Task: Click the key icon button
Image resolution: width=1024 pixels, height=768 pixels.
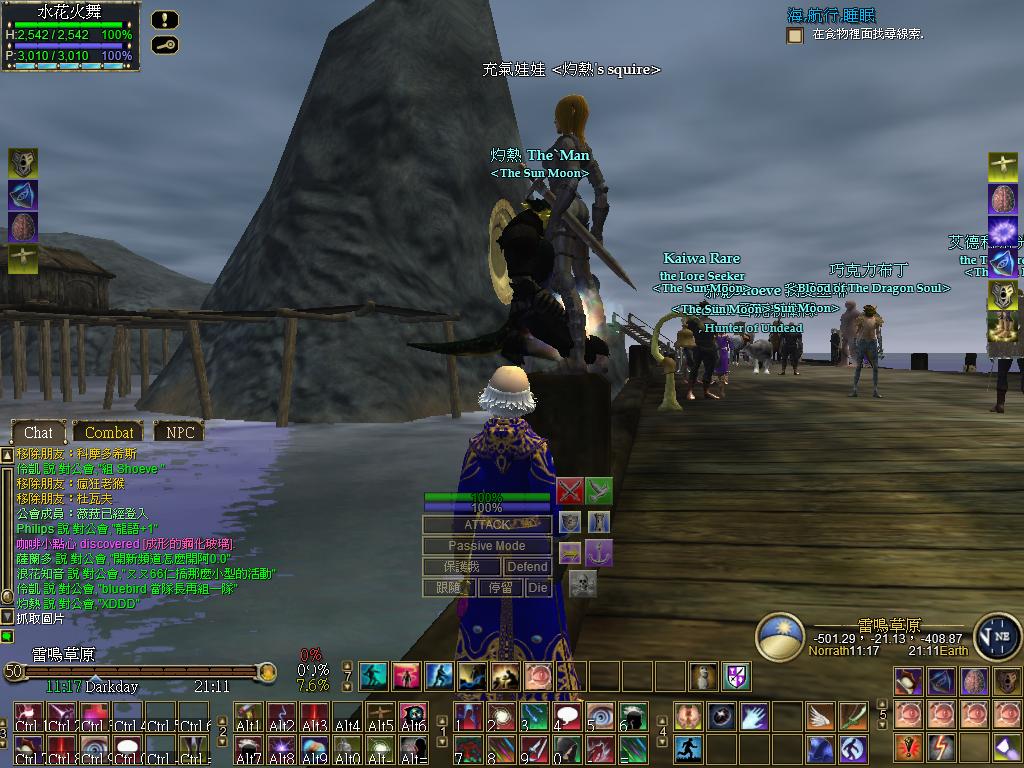Action: 166,45
